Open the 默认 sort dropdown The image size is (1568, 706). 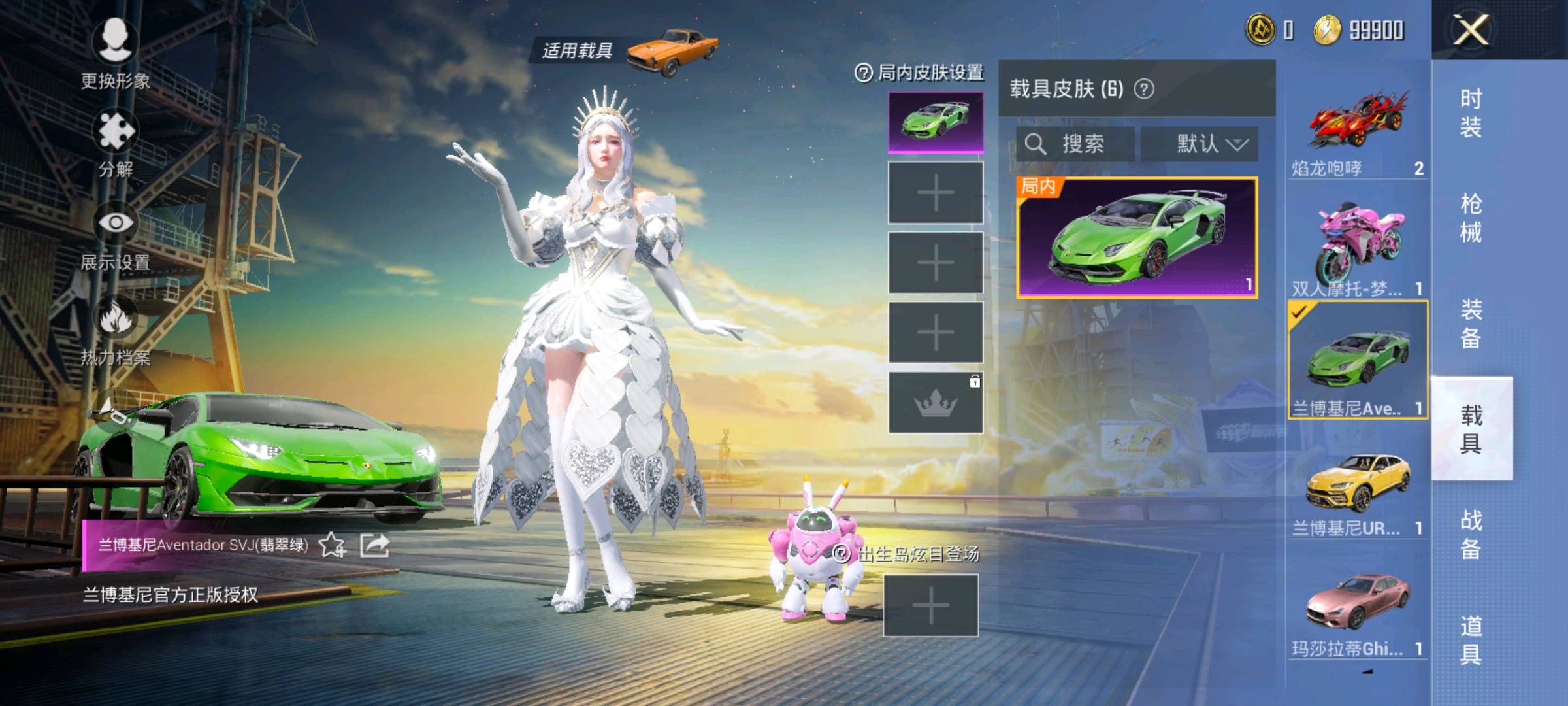coord(1200,144)
